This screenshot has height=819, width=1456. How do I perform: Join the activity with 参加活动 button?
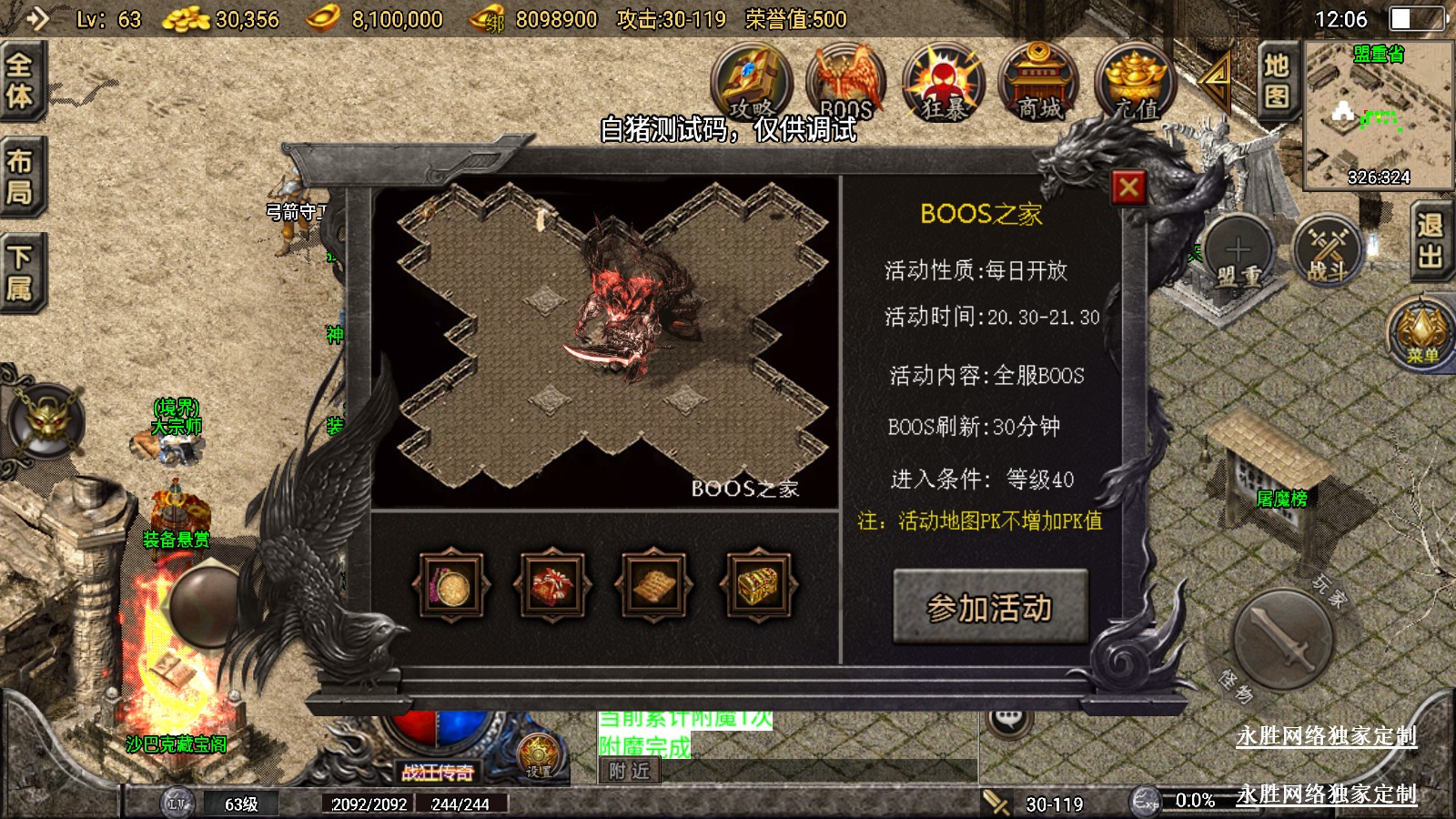point(990,607)
